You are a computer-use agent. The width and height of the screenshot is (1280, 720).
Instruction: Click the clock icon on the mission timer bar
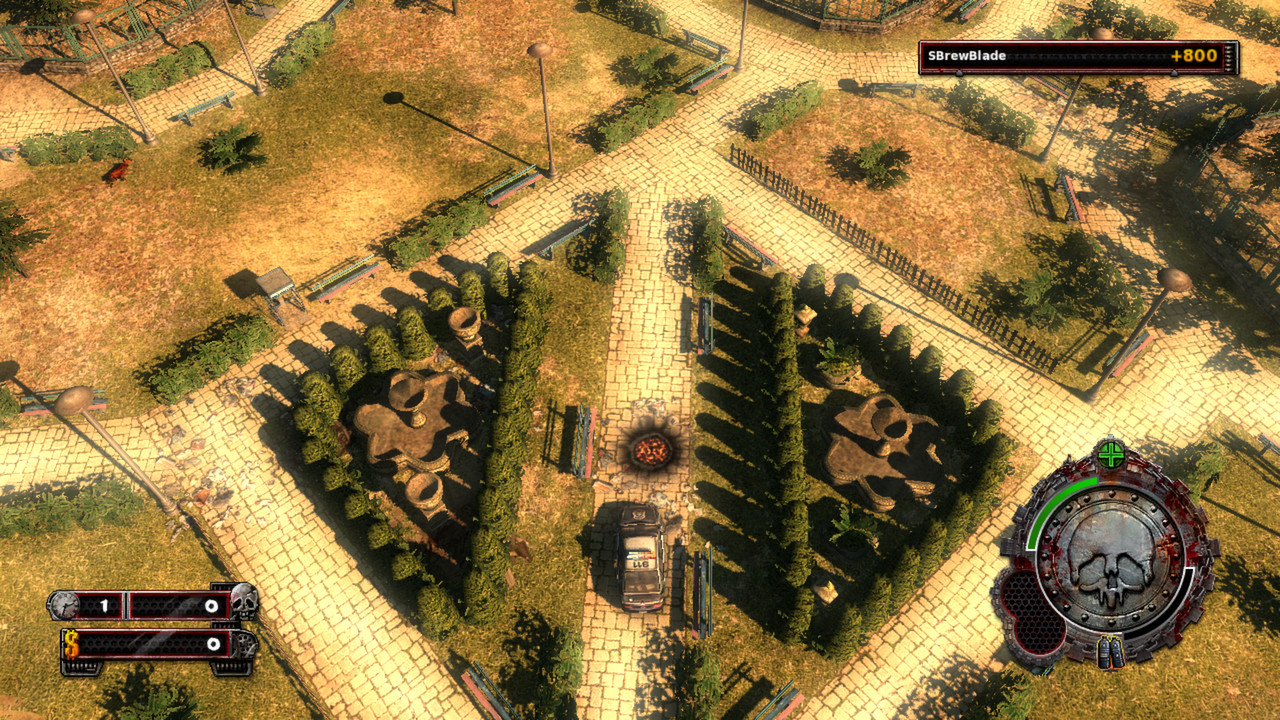65,605
